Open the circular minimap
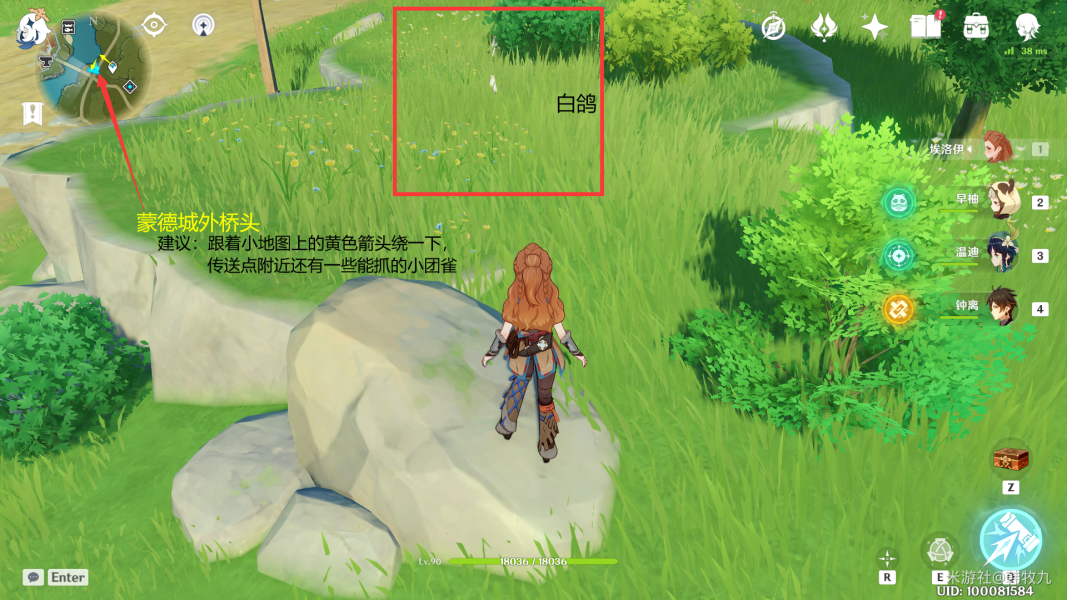 [93, 68]
